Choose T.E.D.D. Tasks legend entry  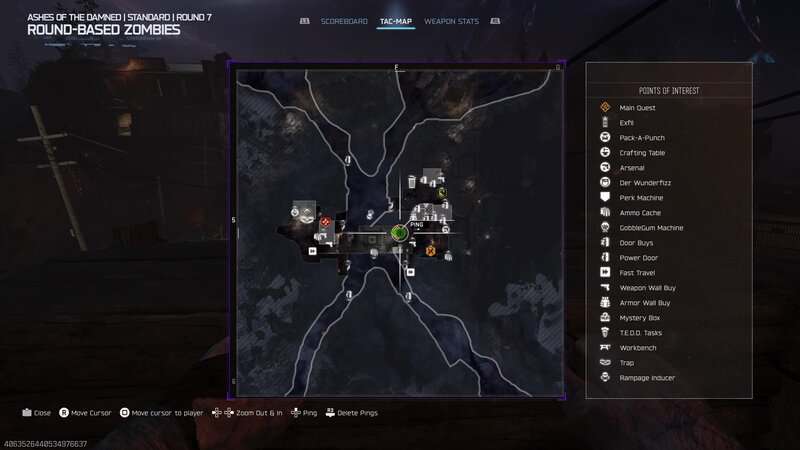pyautogui.click(x=640, y=333)
